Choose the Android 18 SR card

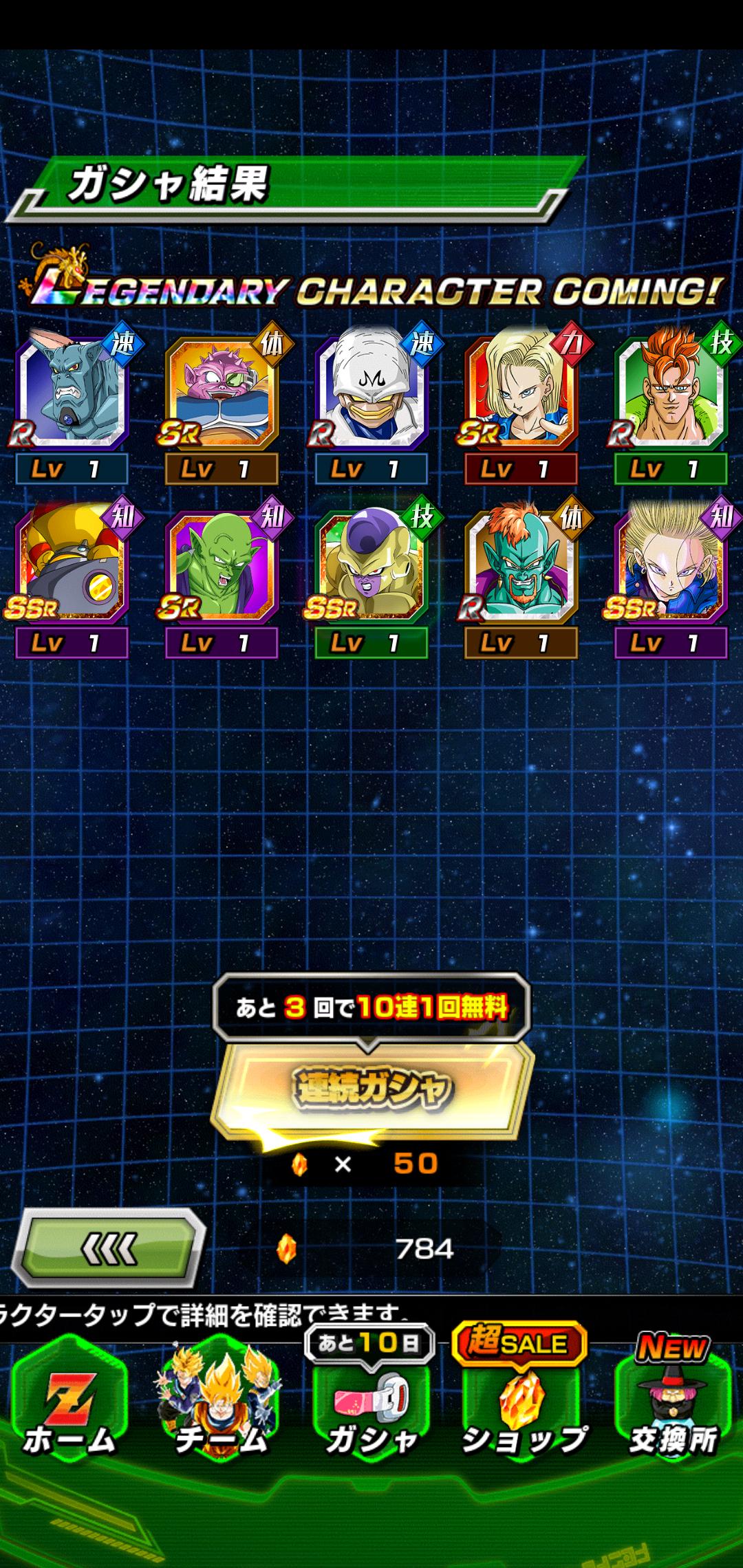coord(521,392)
